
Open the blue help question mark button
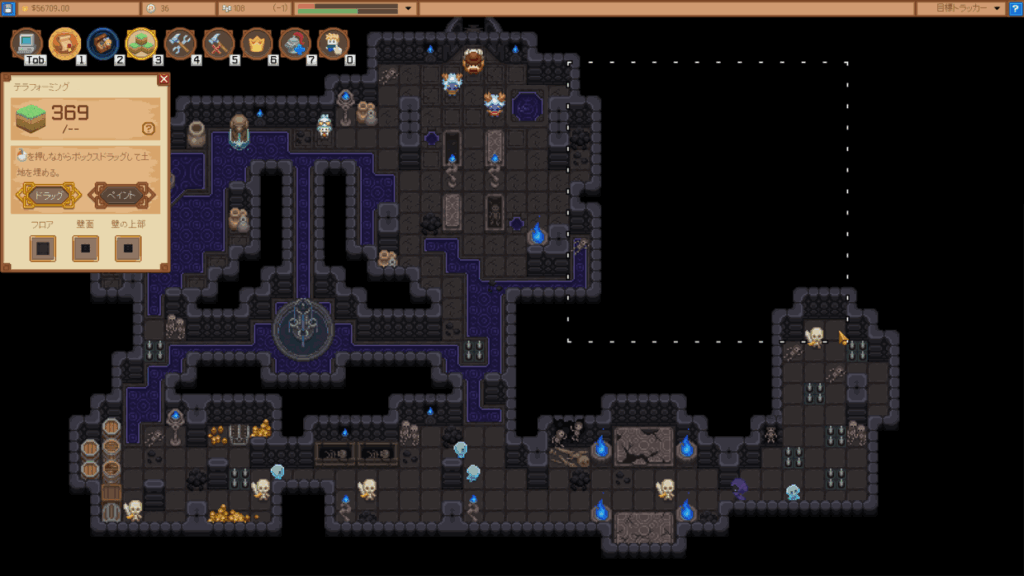pyautogui.click(x=1015, y=8)
